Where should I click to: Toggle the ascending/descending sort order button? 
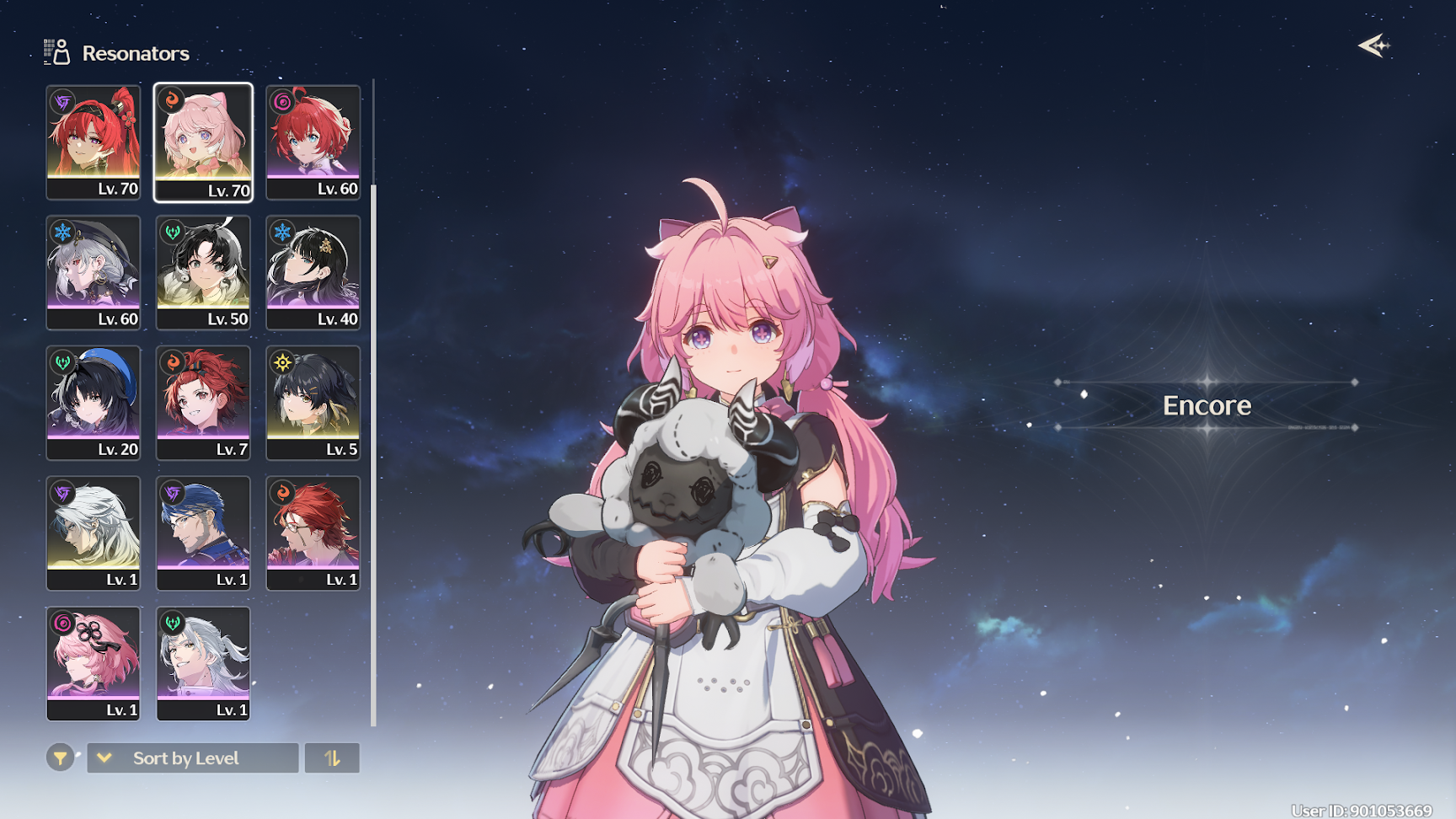click(332, 758)
